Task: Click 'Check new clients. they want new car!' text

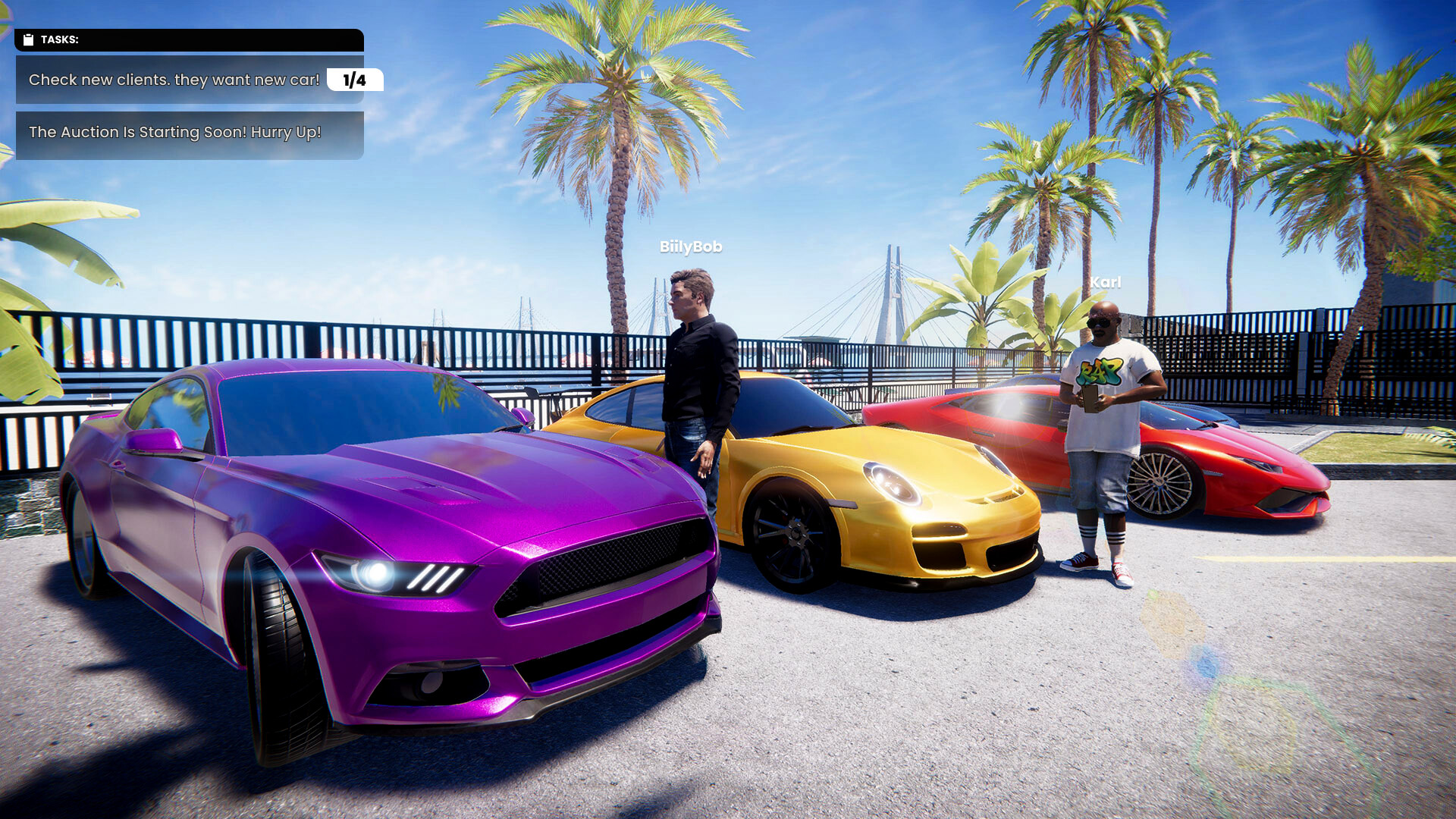Action: (173, 80)
